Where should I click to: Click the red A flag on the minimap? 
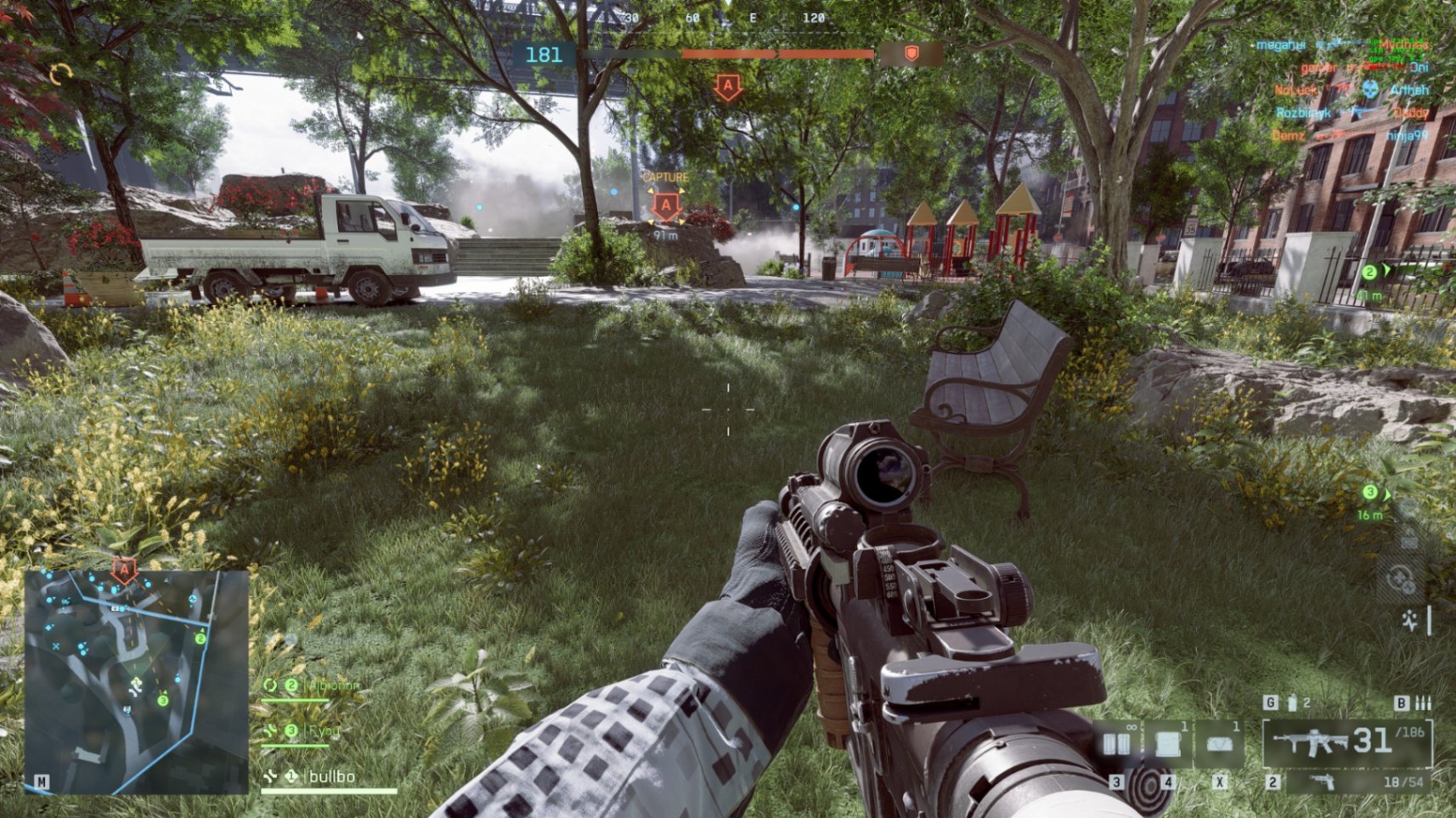coord(125,570)
